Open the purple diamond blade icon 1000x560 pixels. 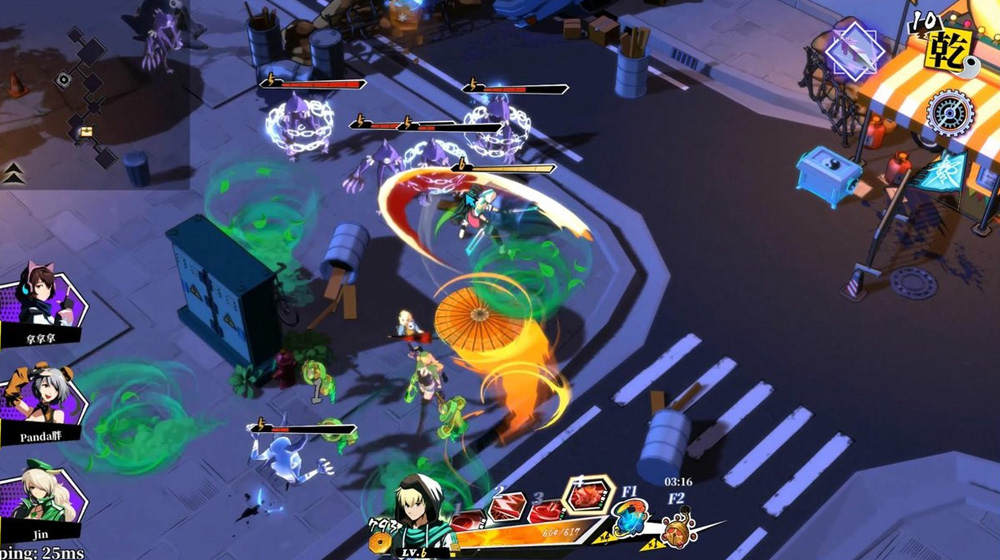coord(853,47)
